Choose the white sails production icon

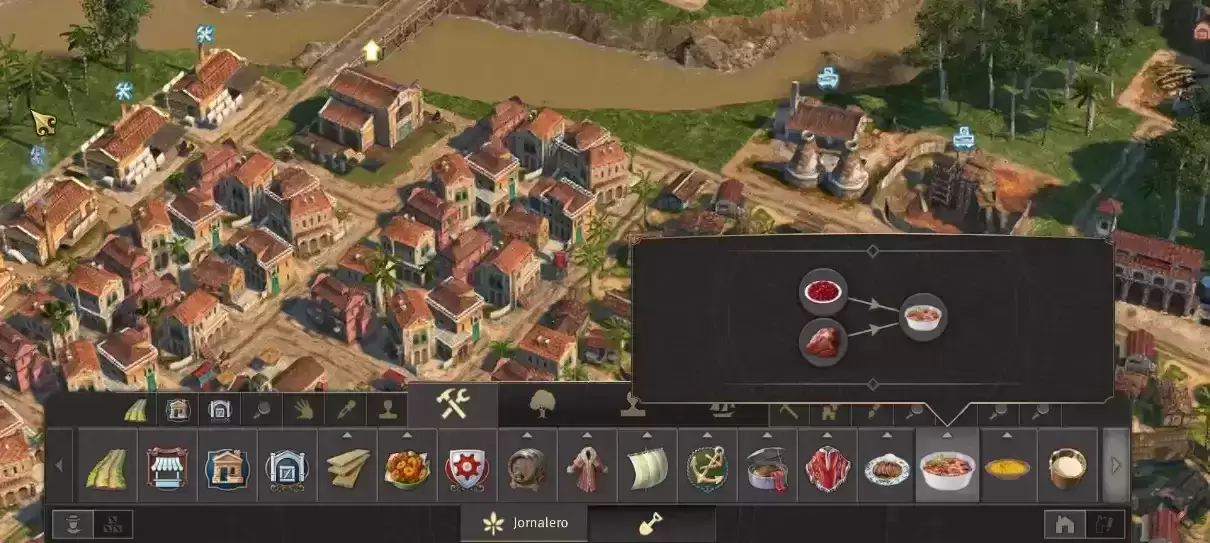(x=647, y=467)
